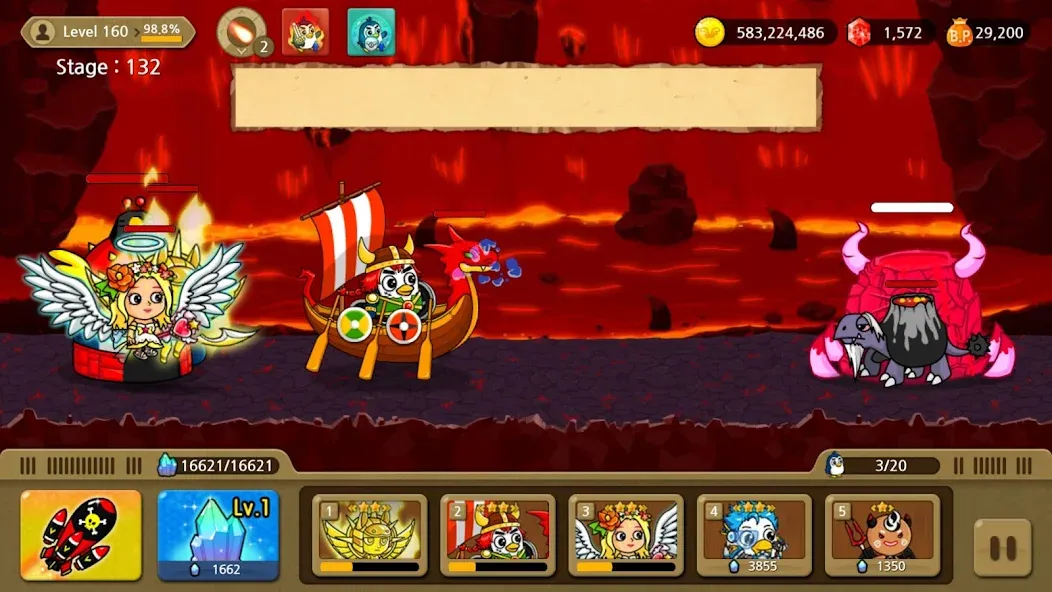The image size is (1052, 592).
Task: Summon the Viking penguin ship unit
Action: click(497, 536)
